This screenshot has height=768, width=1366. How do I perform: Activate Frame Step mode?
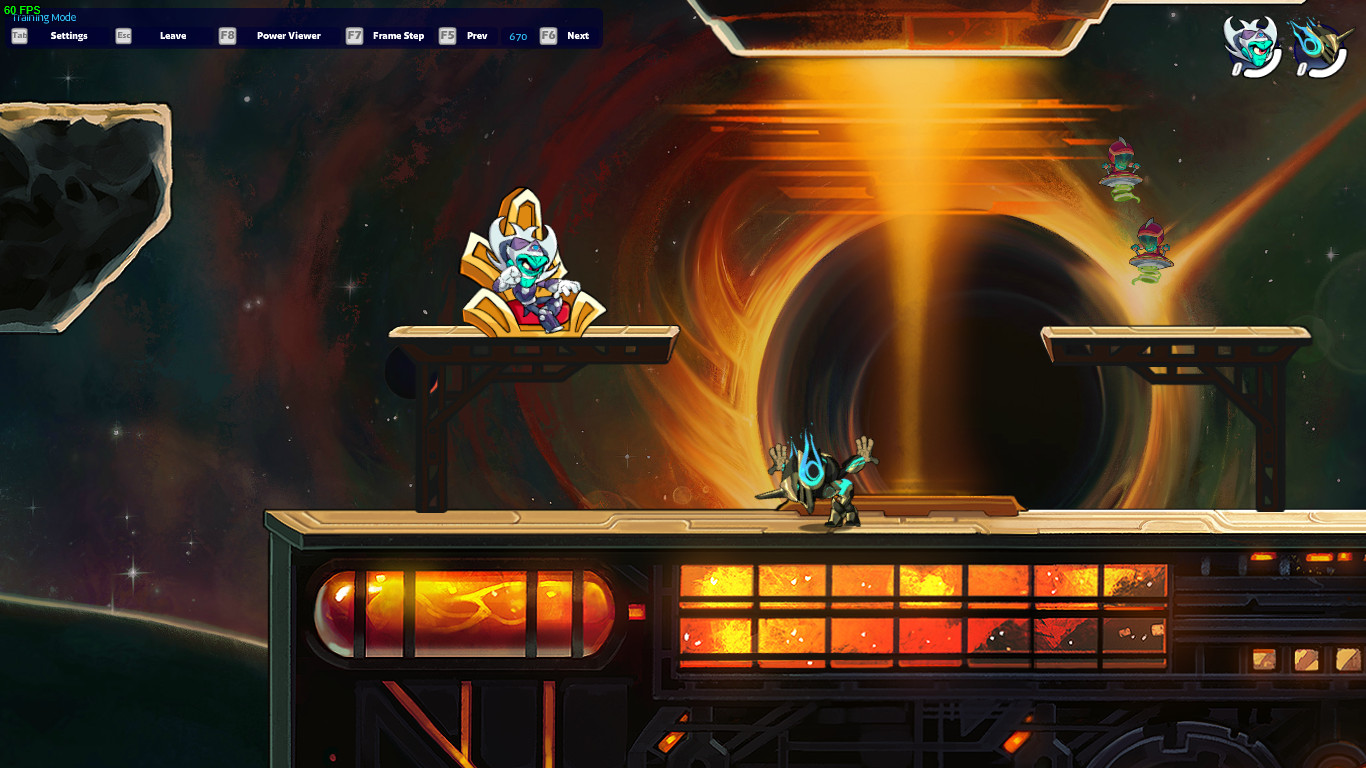(x=398, y=35)
